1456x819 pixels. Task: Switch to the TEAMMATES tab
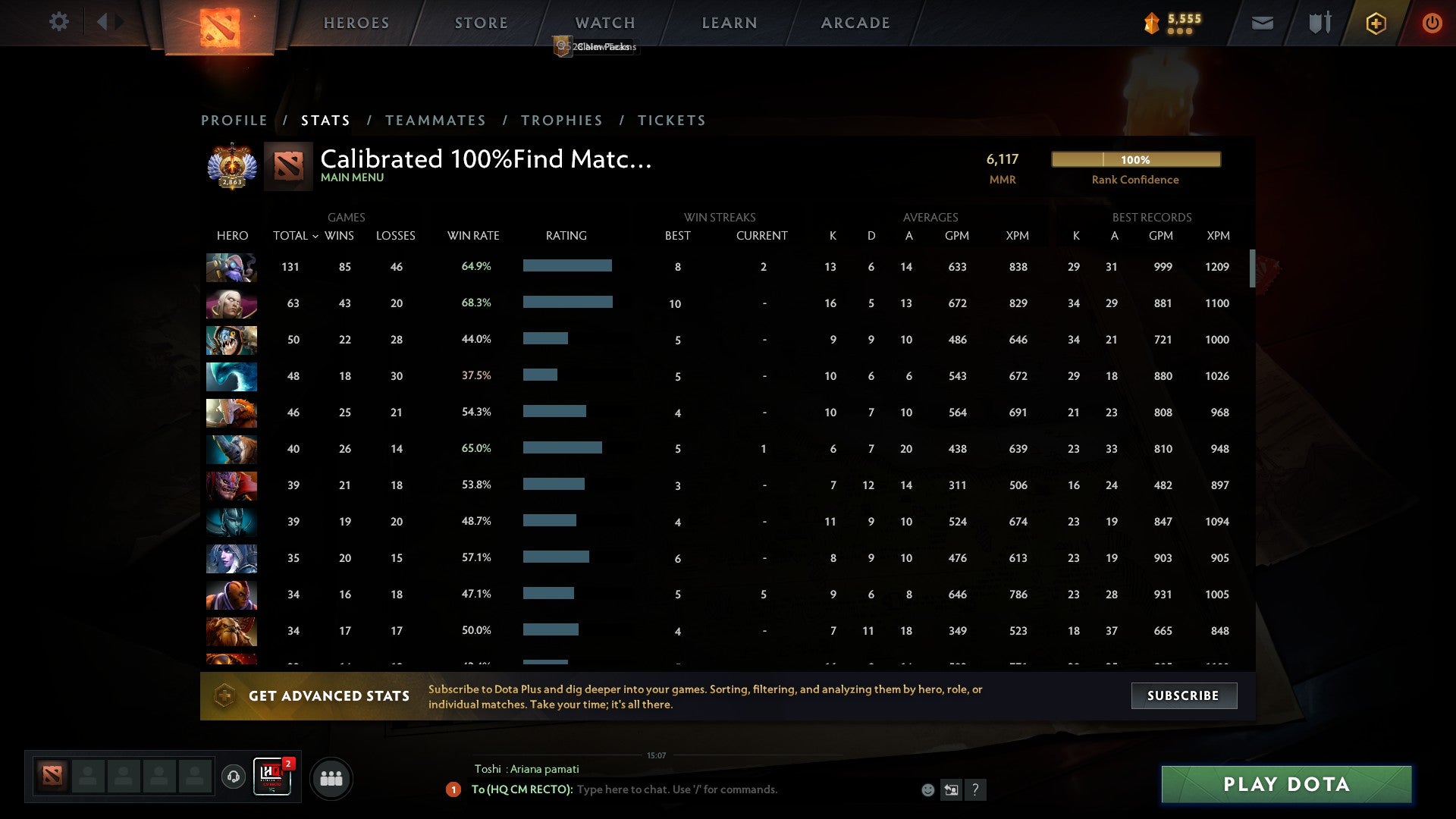click(436, 120)
